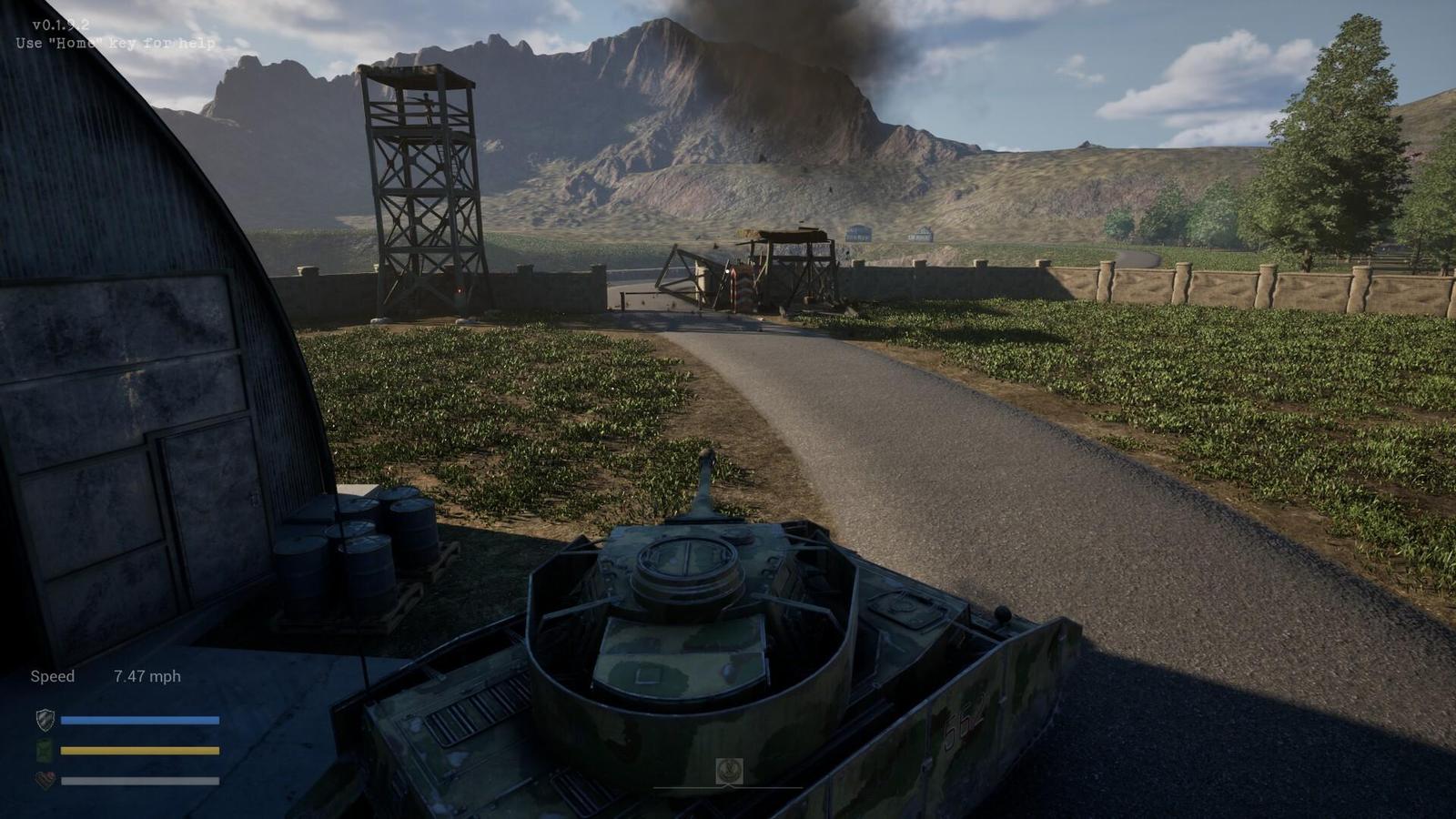The height and width of the screenshot is (819, 1456).
Task: Click the 7.47 mph speed readout
Action: click(x=147, y=675)
